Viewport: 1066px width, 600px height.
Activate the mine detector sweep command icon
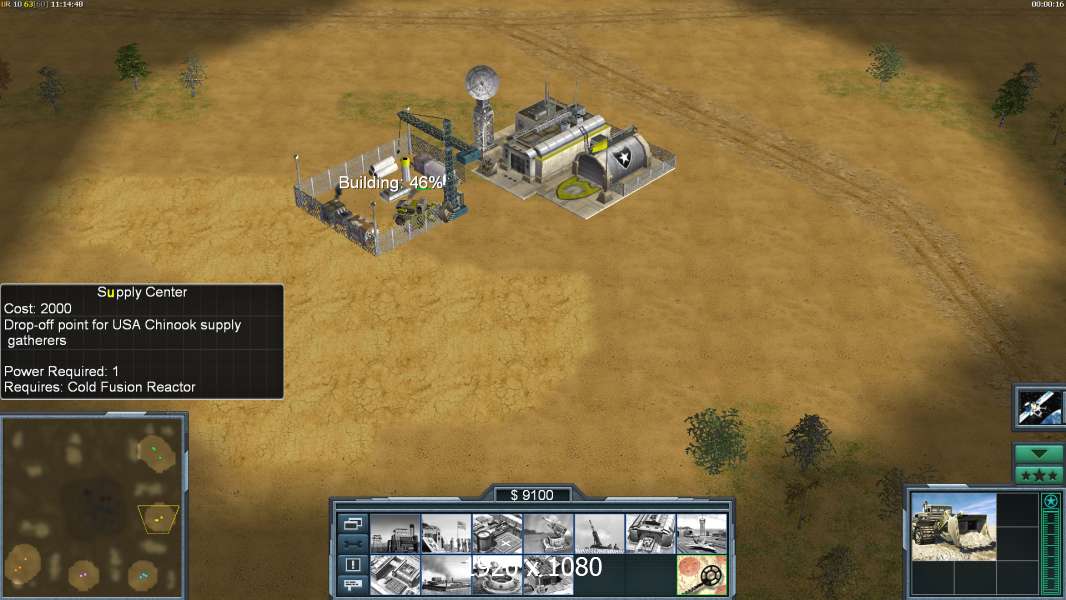[701, 575]
